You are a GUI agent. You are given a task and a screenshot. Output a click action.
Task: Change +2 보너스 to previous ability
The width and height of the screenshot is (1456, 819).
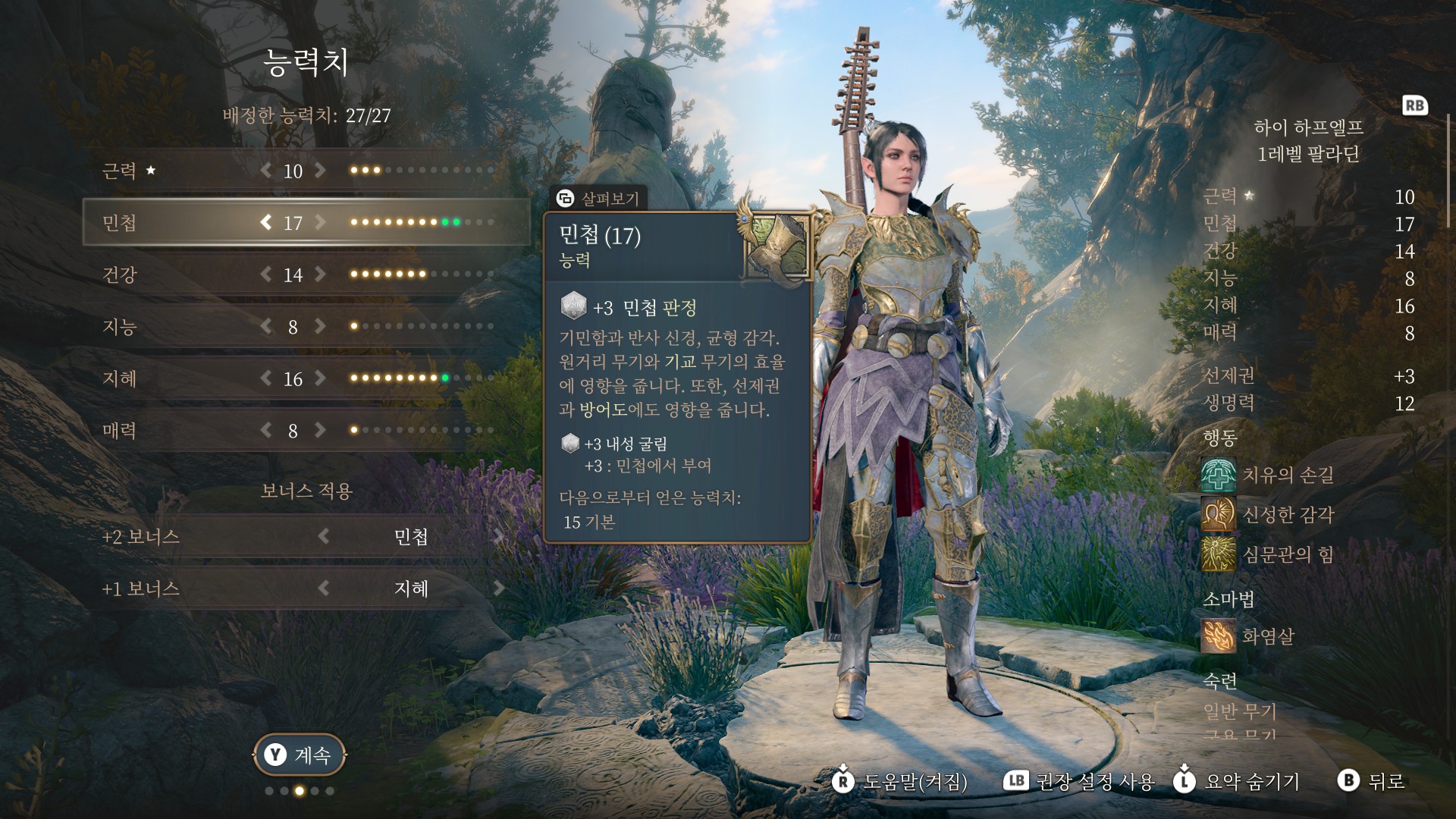pyautogui.click(x=324, y=537)
